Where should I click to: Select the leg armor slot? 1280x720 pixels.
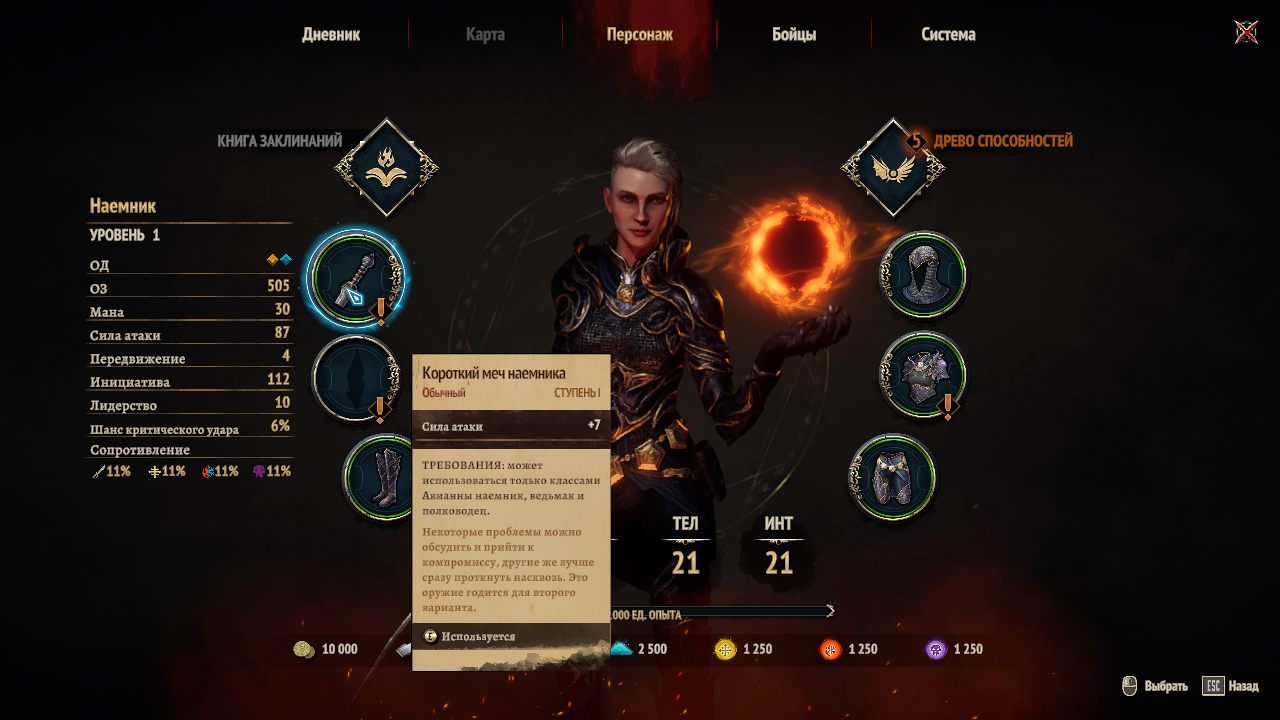point(893,476)
